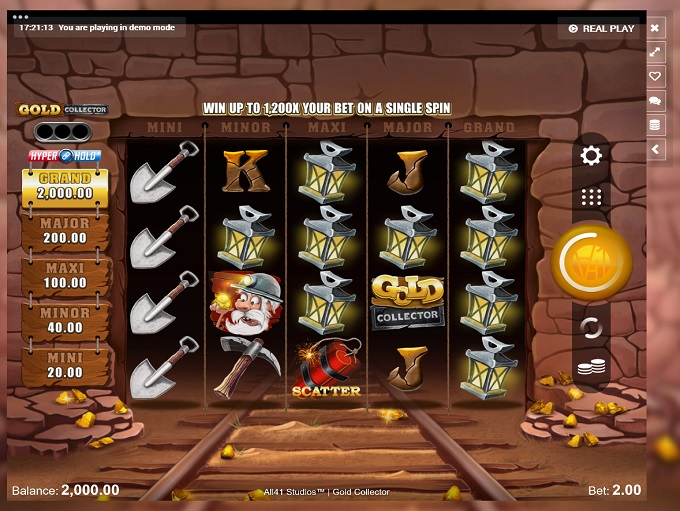Open the gear settings menu
The height and width of the screenshot is (511, 680).
click(591, 155)
